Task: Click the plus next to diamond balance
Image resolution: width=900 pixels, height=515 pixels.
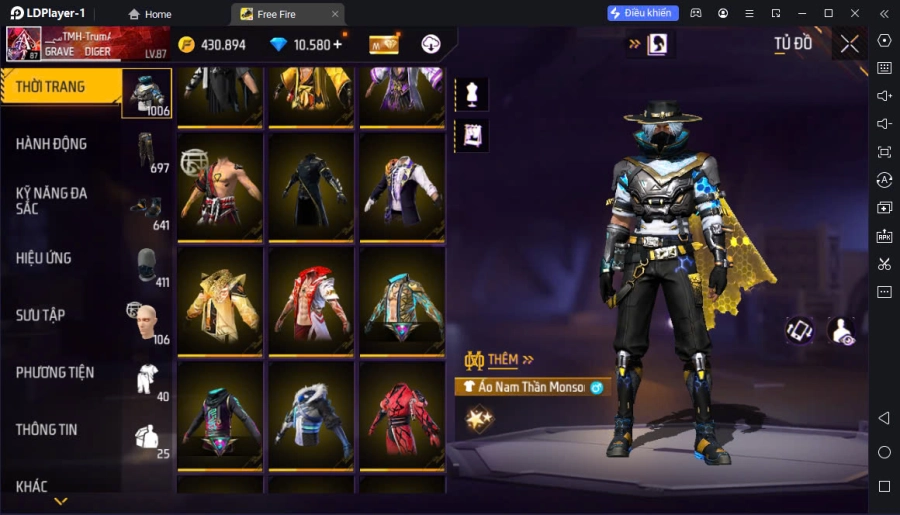Action: [x=337, y=44]
